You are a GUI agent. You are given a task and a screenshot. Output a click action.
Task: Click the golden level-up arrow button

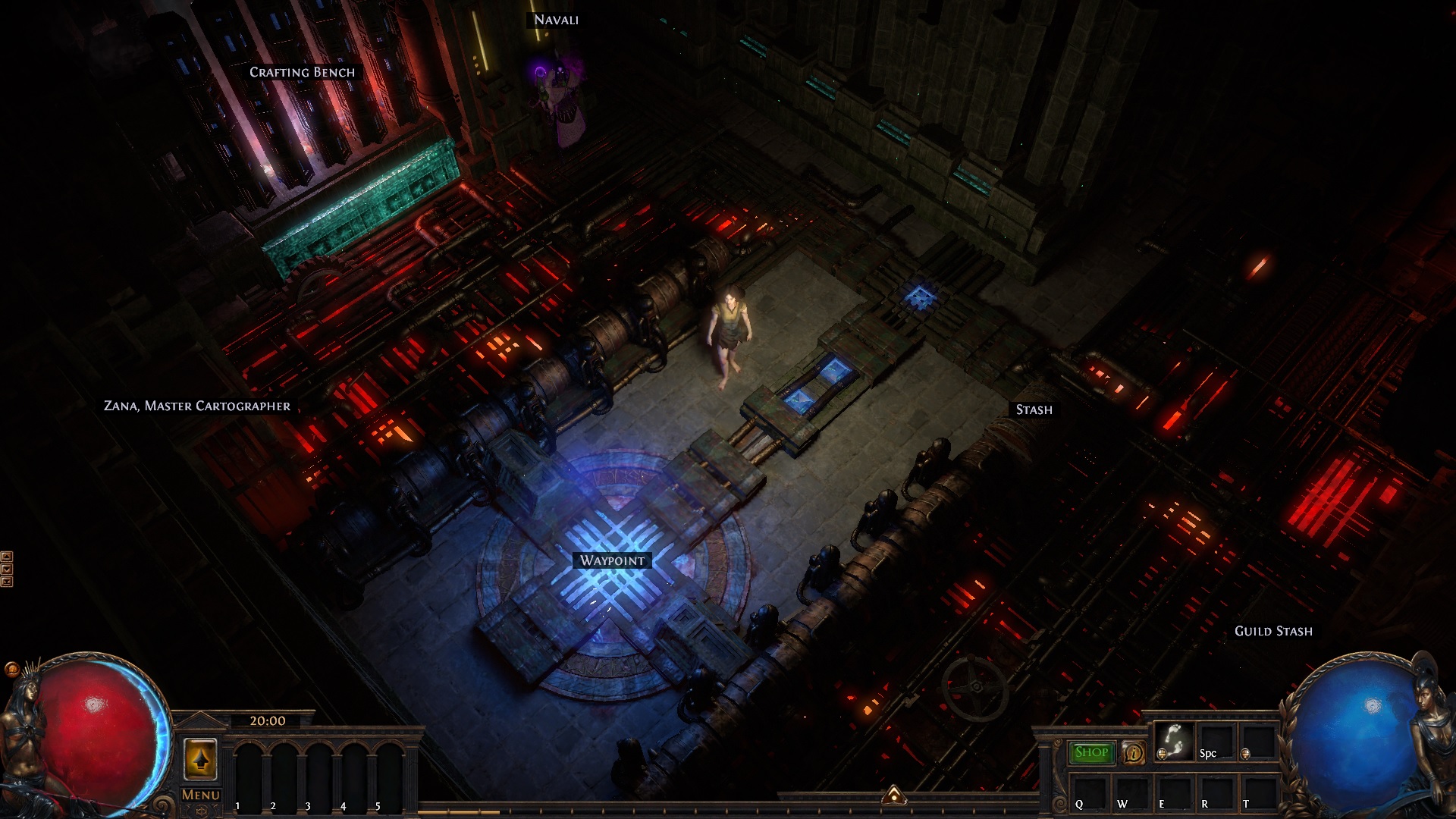tap(200, 759)
